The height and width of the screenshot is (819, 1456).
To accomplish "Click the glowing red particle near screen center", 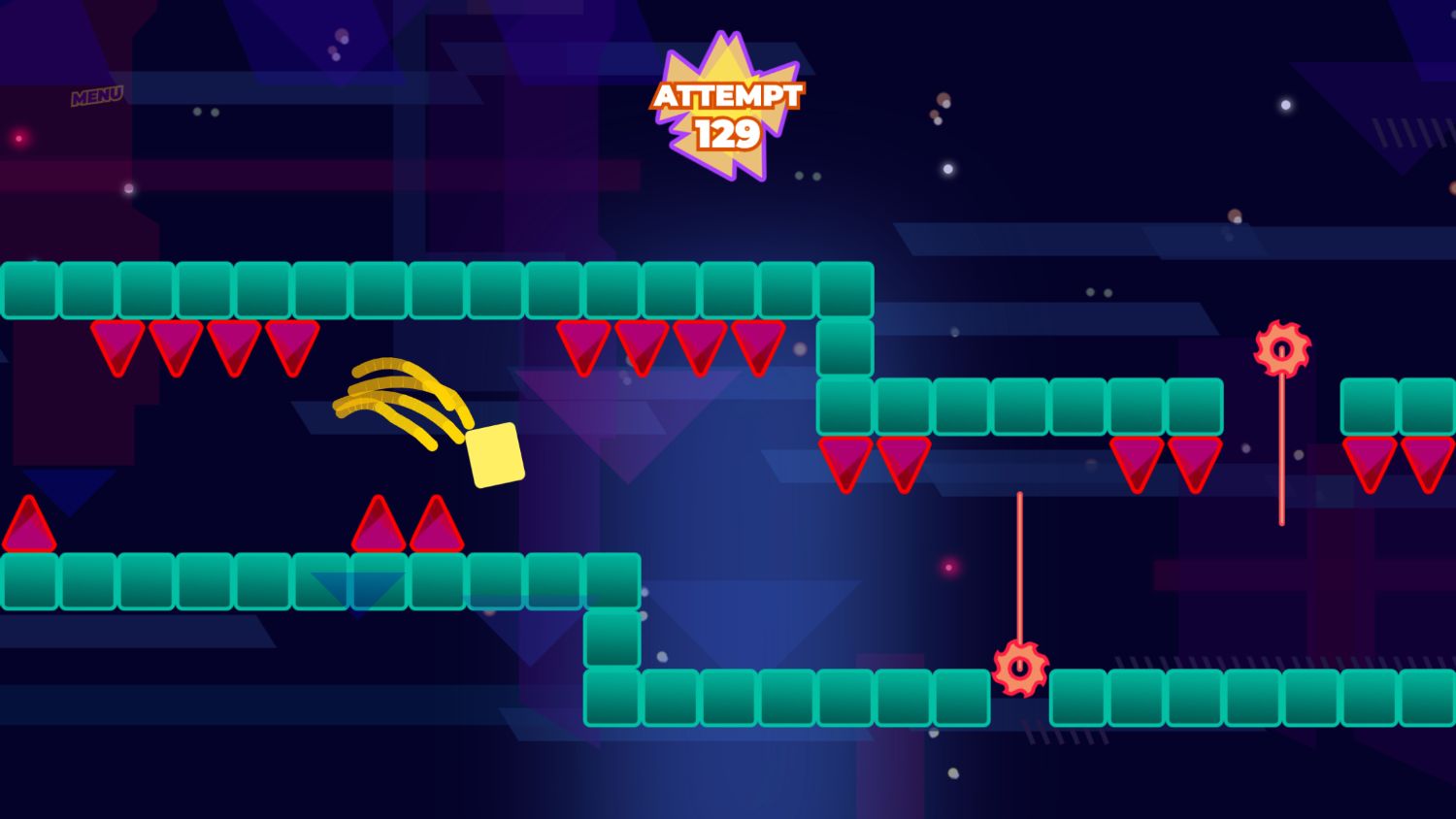I will coord(947,566).
